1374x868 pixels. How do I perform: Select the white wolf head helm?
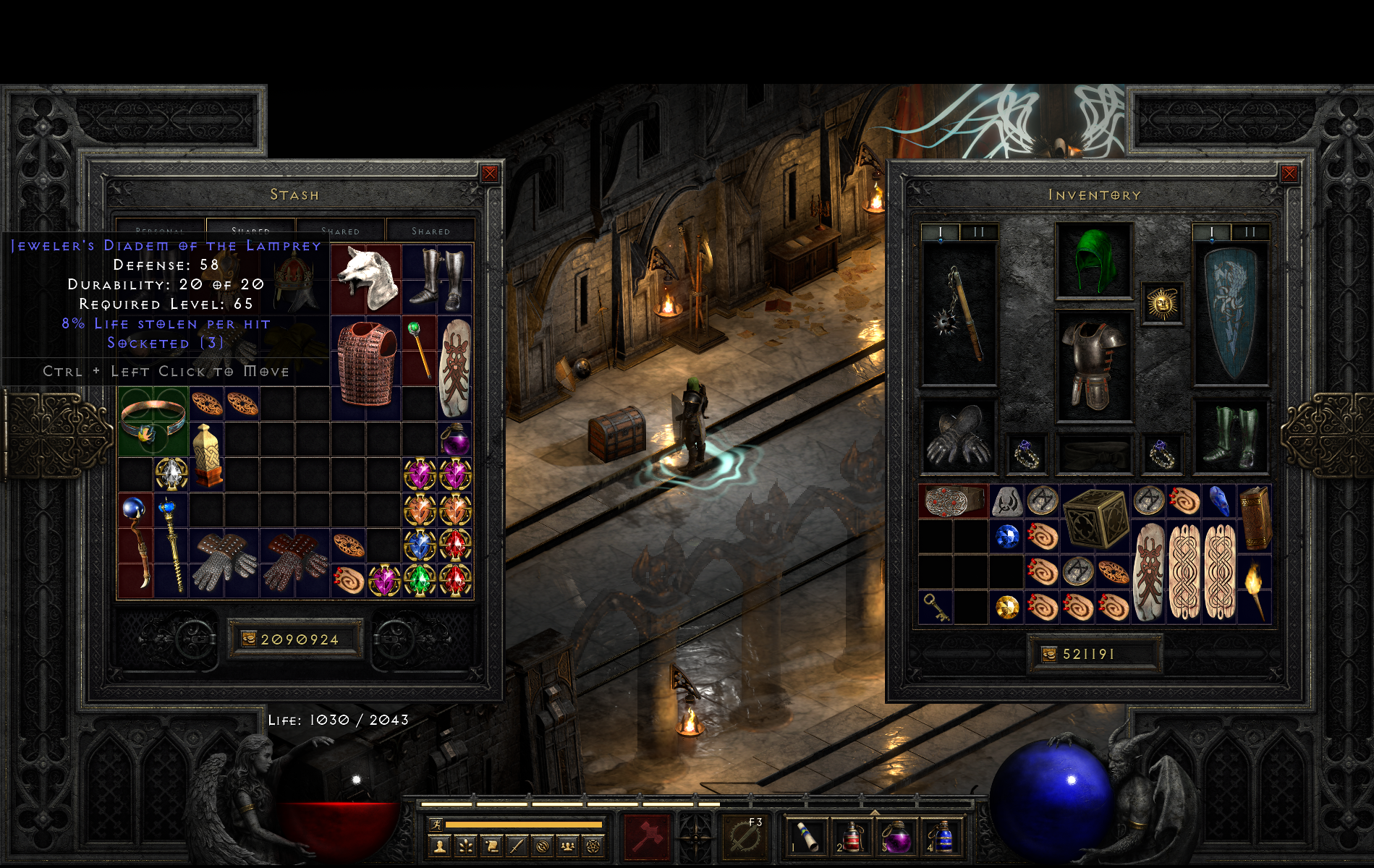[x=367, y=279]
